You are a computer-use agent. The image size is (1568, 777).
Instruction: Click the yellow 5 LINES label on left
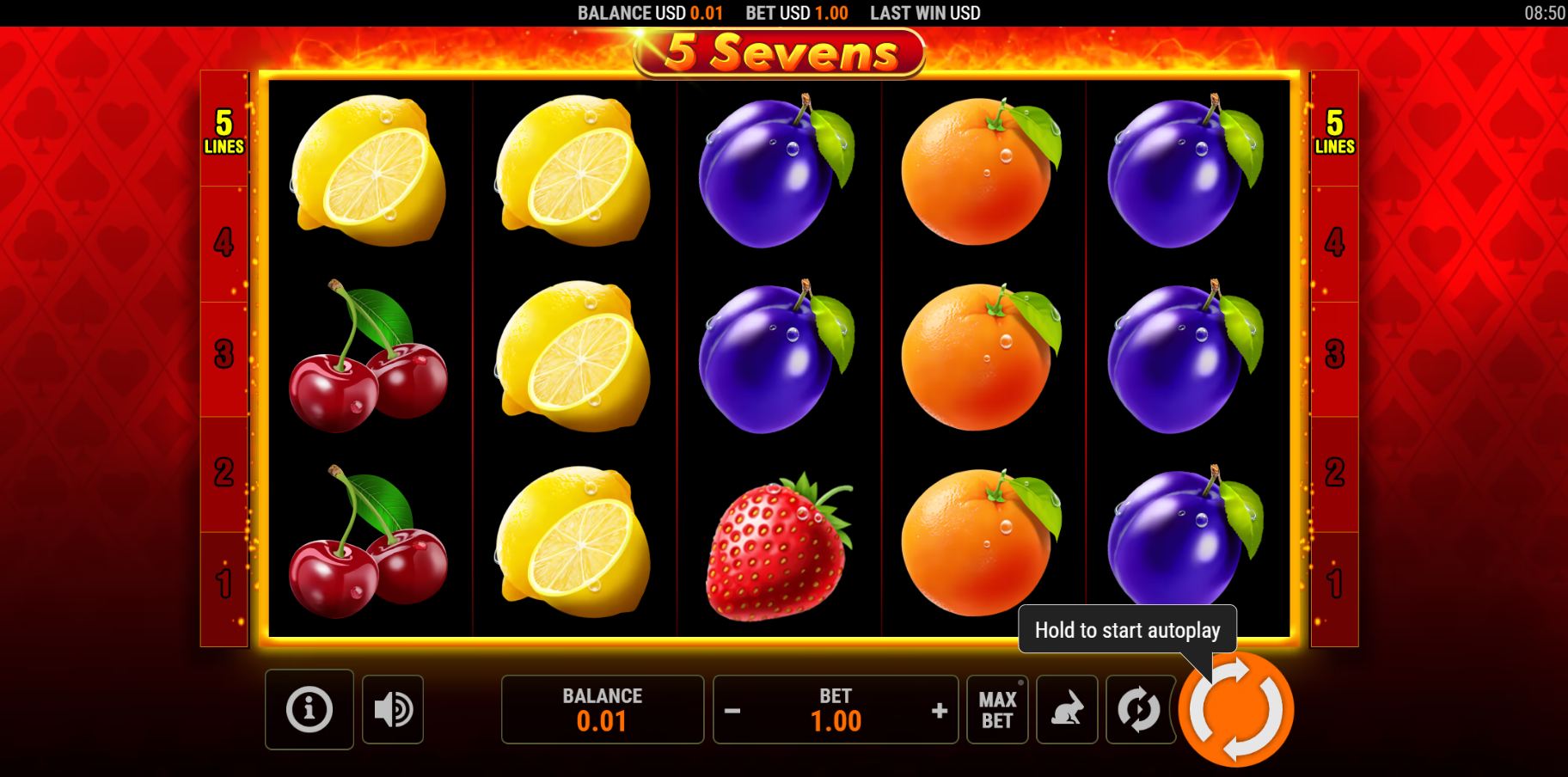pos(224,132)
